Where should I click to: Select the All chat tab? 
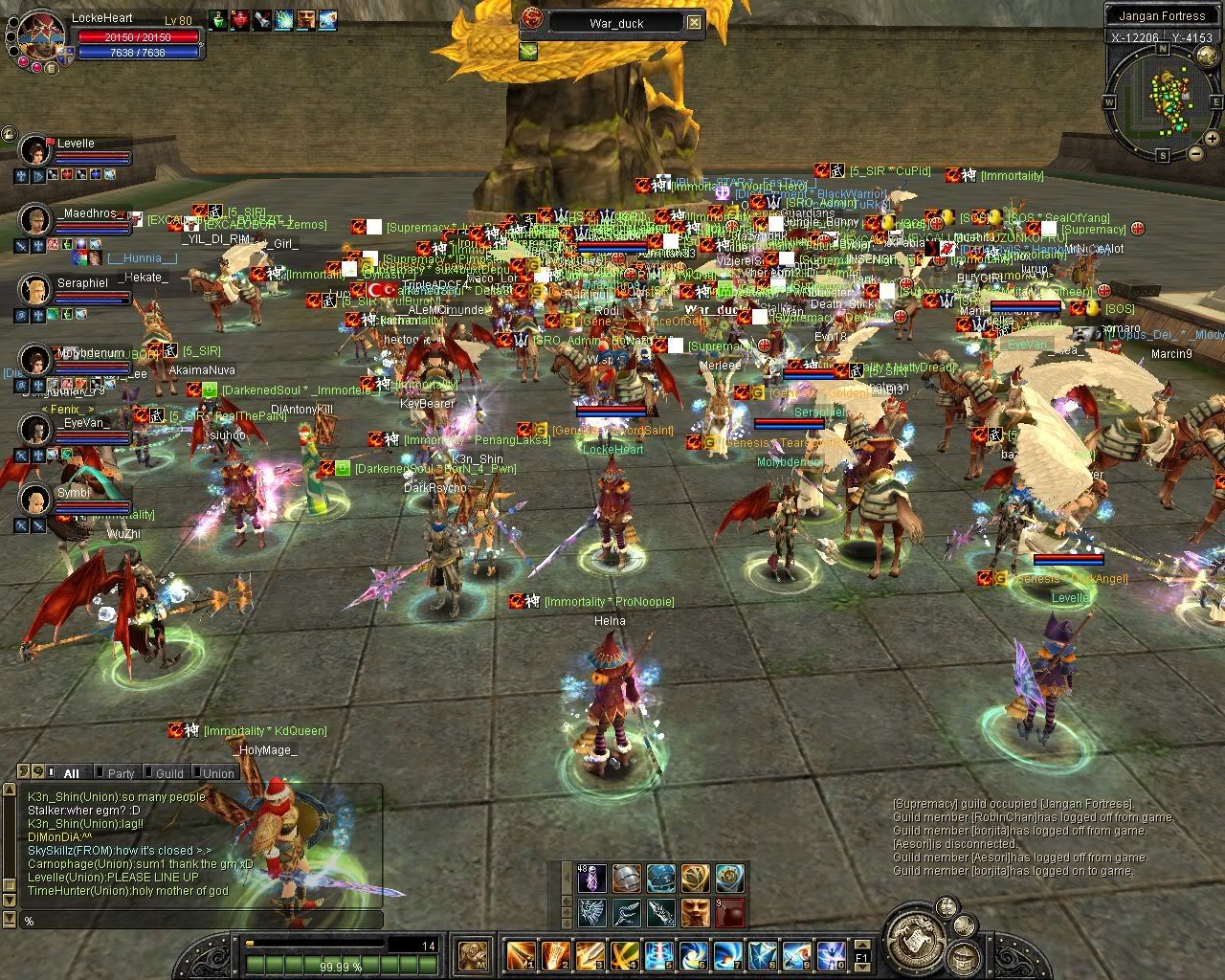71,773
